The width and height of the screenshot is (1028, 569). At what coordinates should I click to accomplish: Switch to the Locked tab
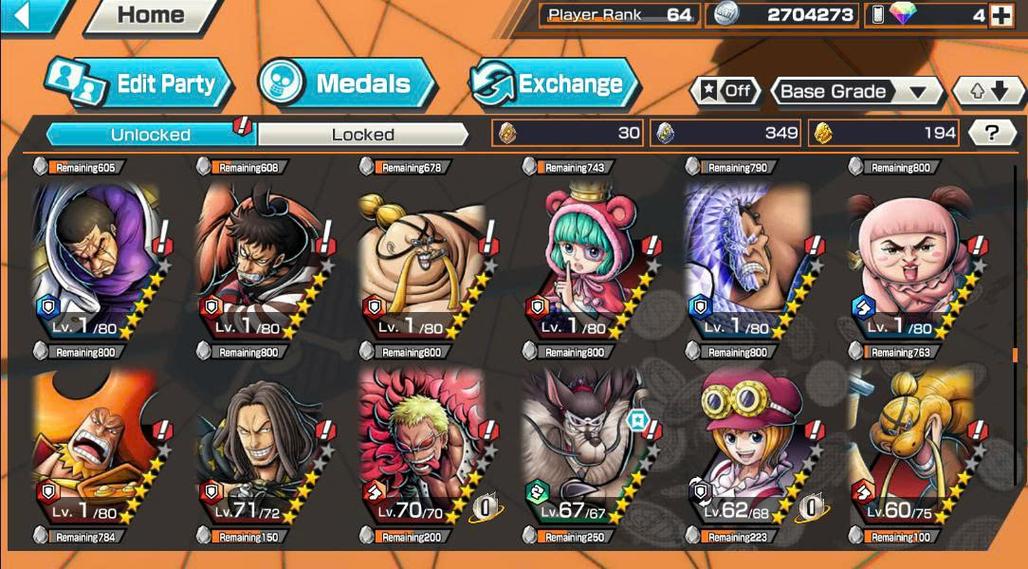pyautogui.click(x=363, y=134)
